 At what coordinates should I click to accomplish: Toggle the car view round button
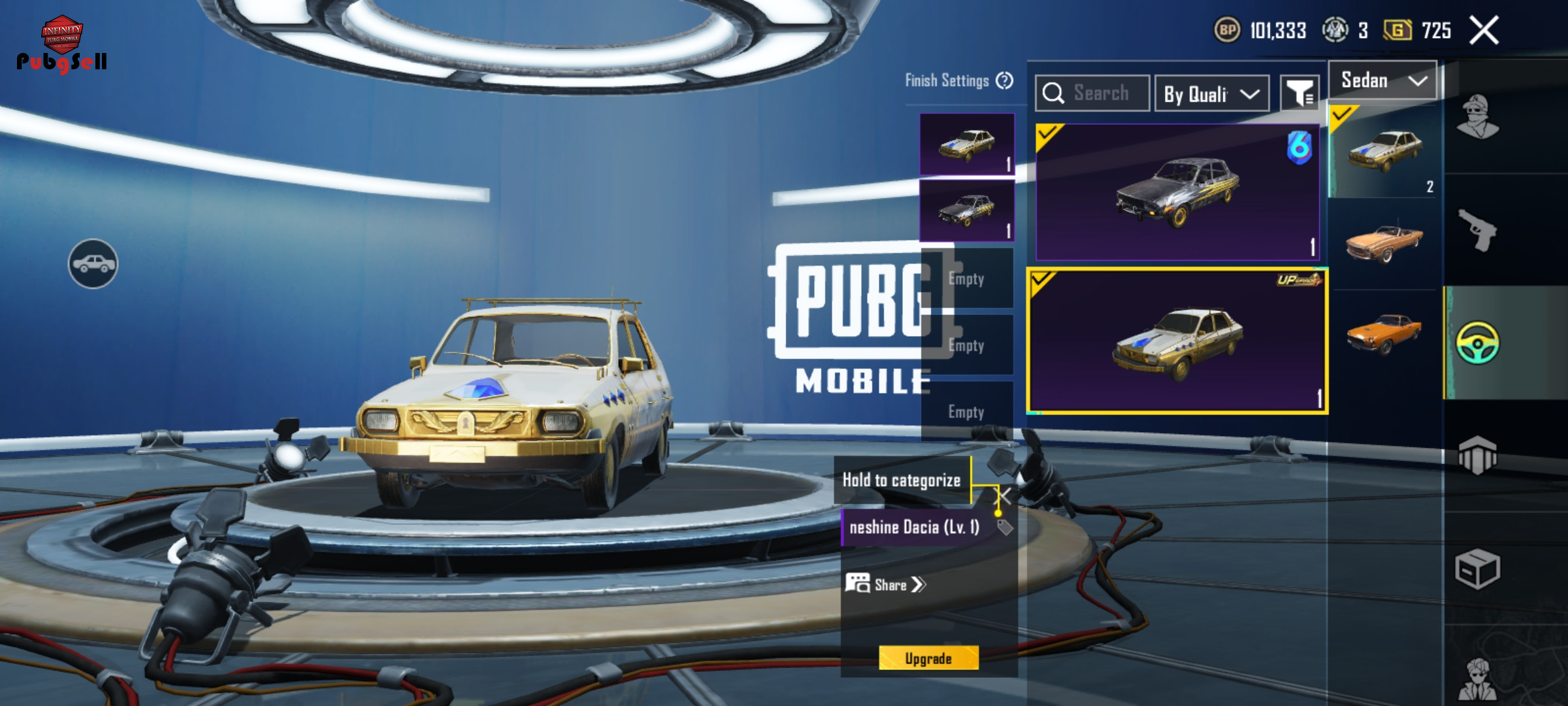pos(93,263)
